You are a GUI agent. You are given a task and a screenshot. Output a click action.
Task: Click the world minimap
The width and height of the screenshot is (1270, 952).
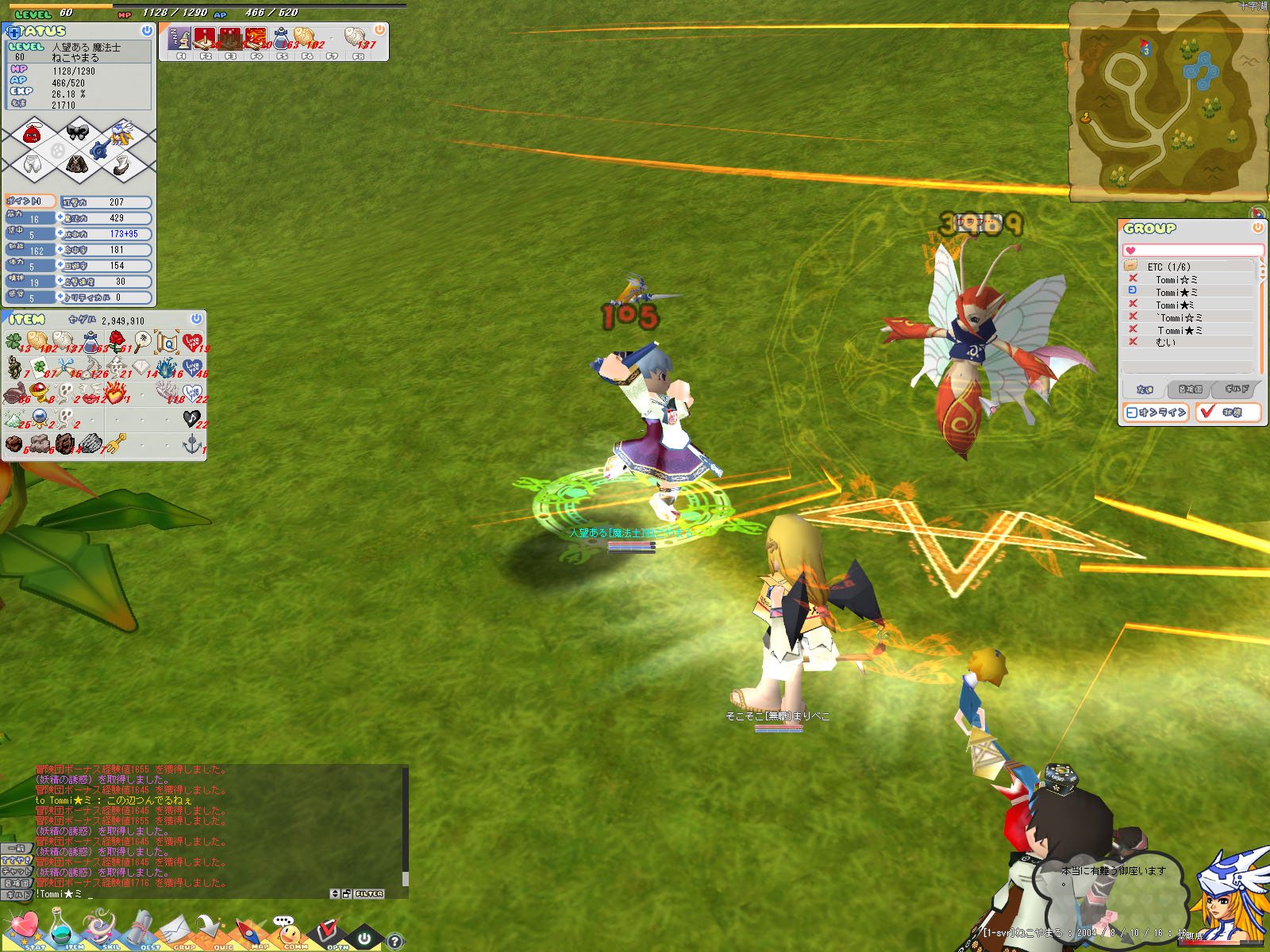pos(1167,103)
